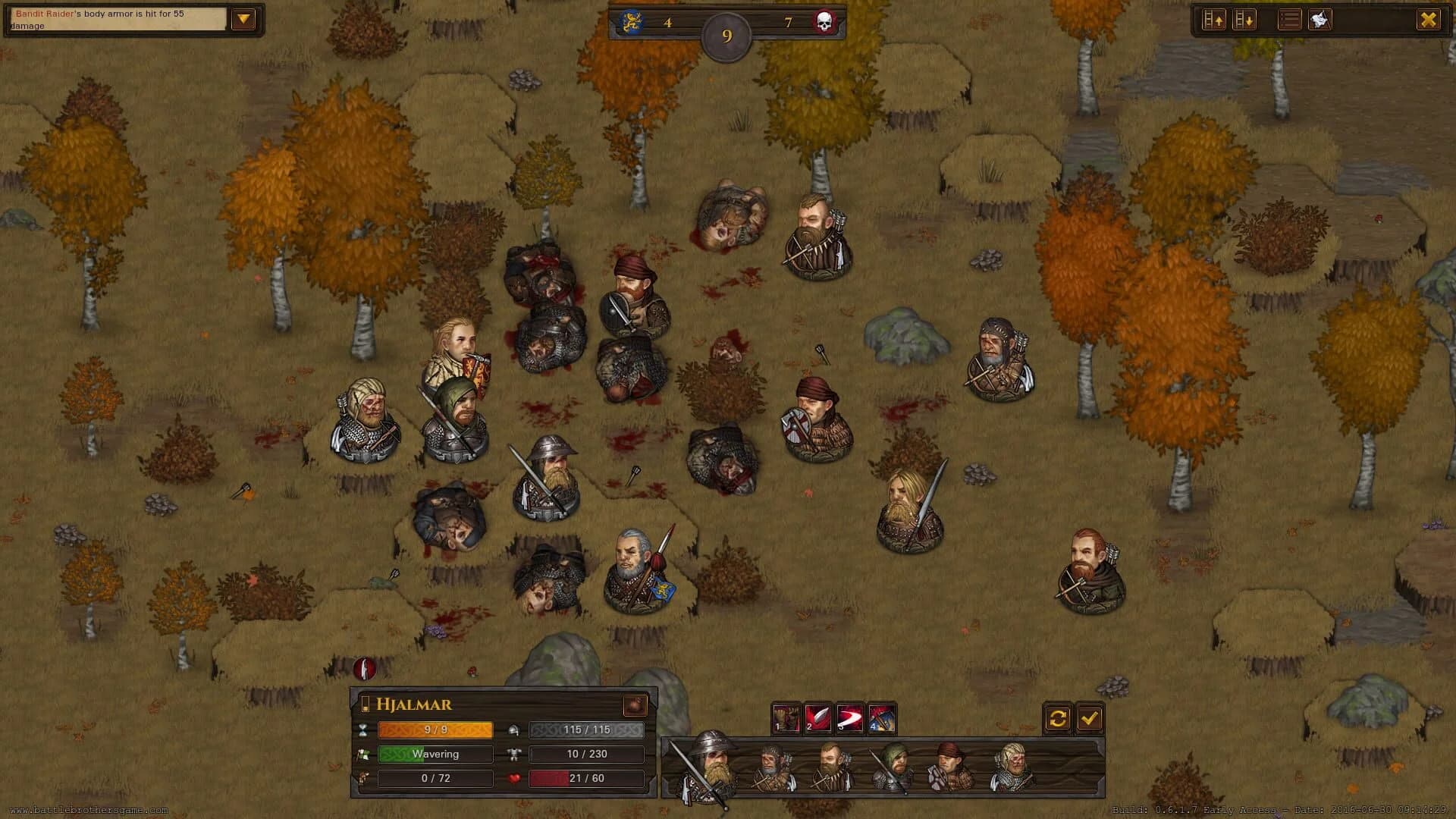Select the skill in slot 1
1456x819 pixels.
(786, 717)
